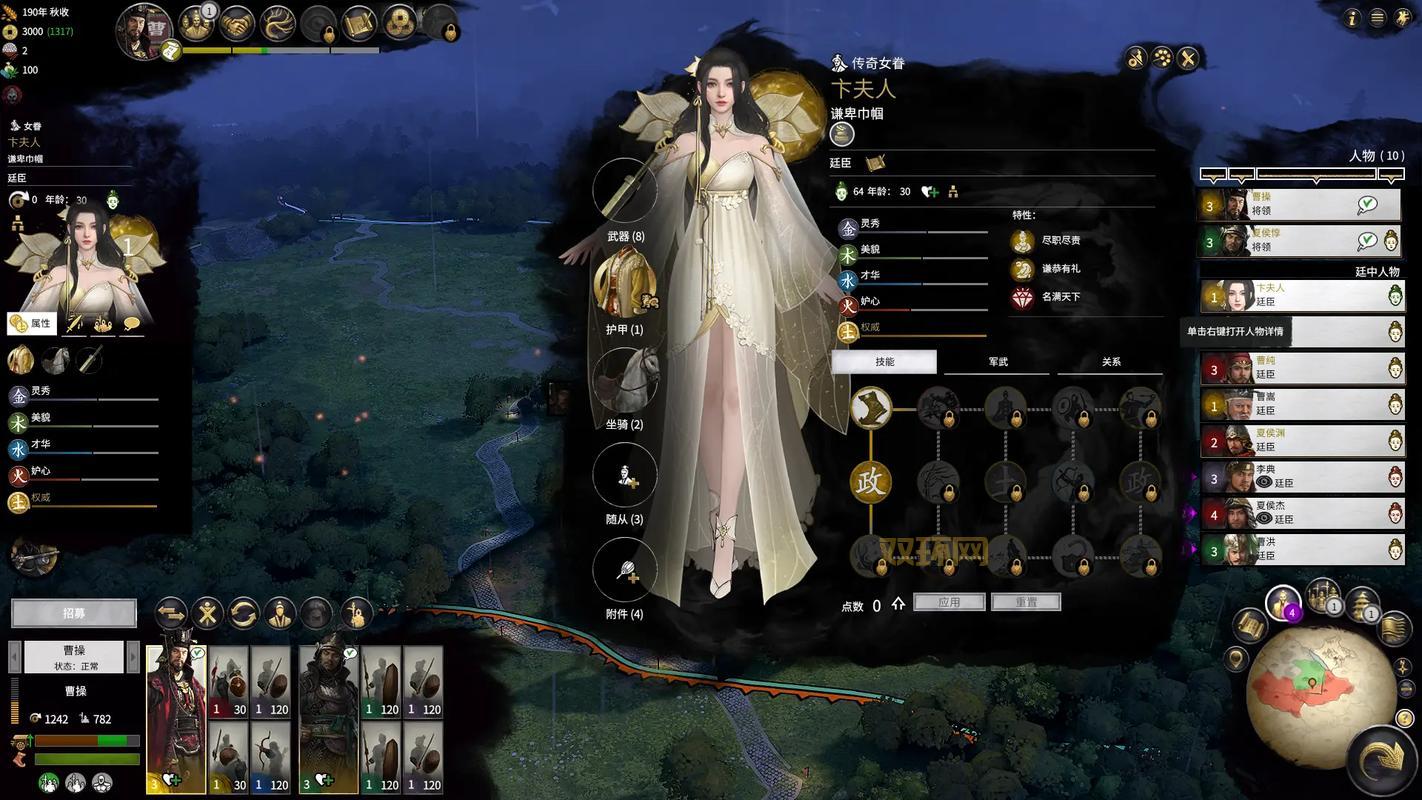Select the 技能 skills tab
This screenshot has height=800, width=1422.
click(884, 362)
